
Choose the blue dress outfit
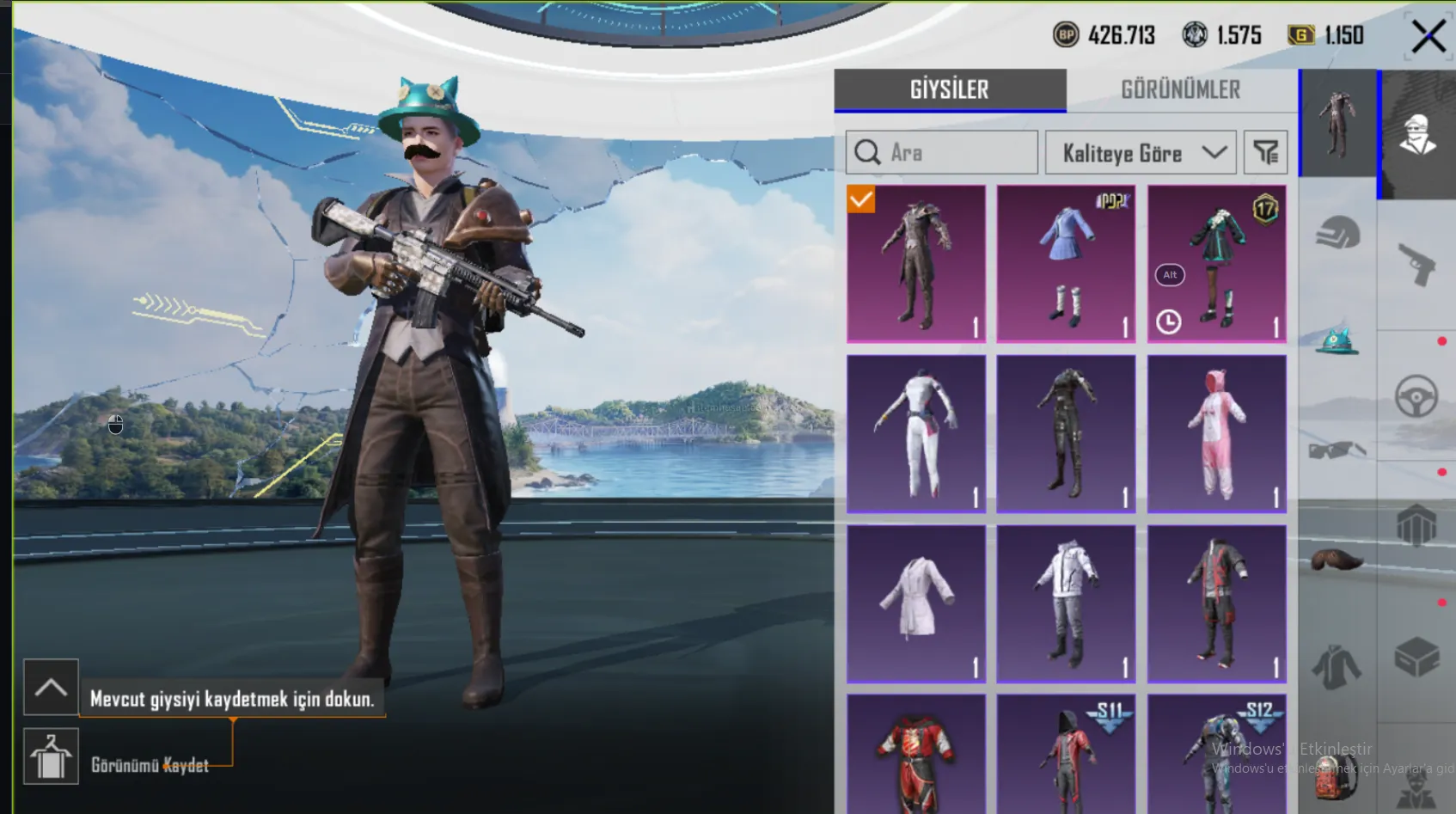click(x=1066, y=263)
